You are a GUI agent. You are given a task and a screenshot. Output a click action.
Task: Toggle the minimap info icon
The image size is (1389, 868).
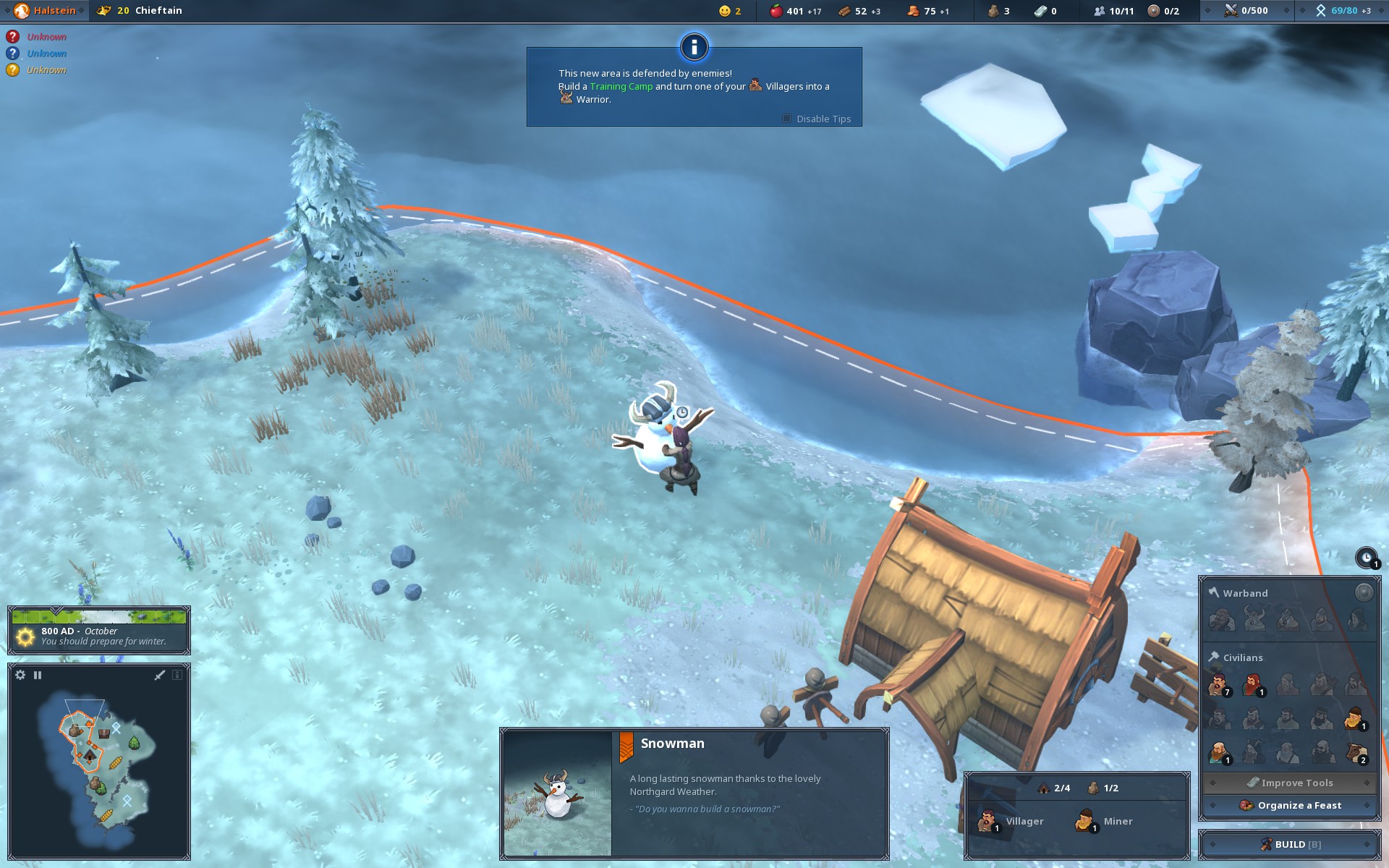pos(177,675)
